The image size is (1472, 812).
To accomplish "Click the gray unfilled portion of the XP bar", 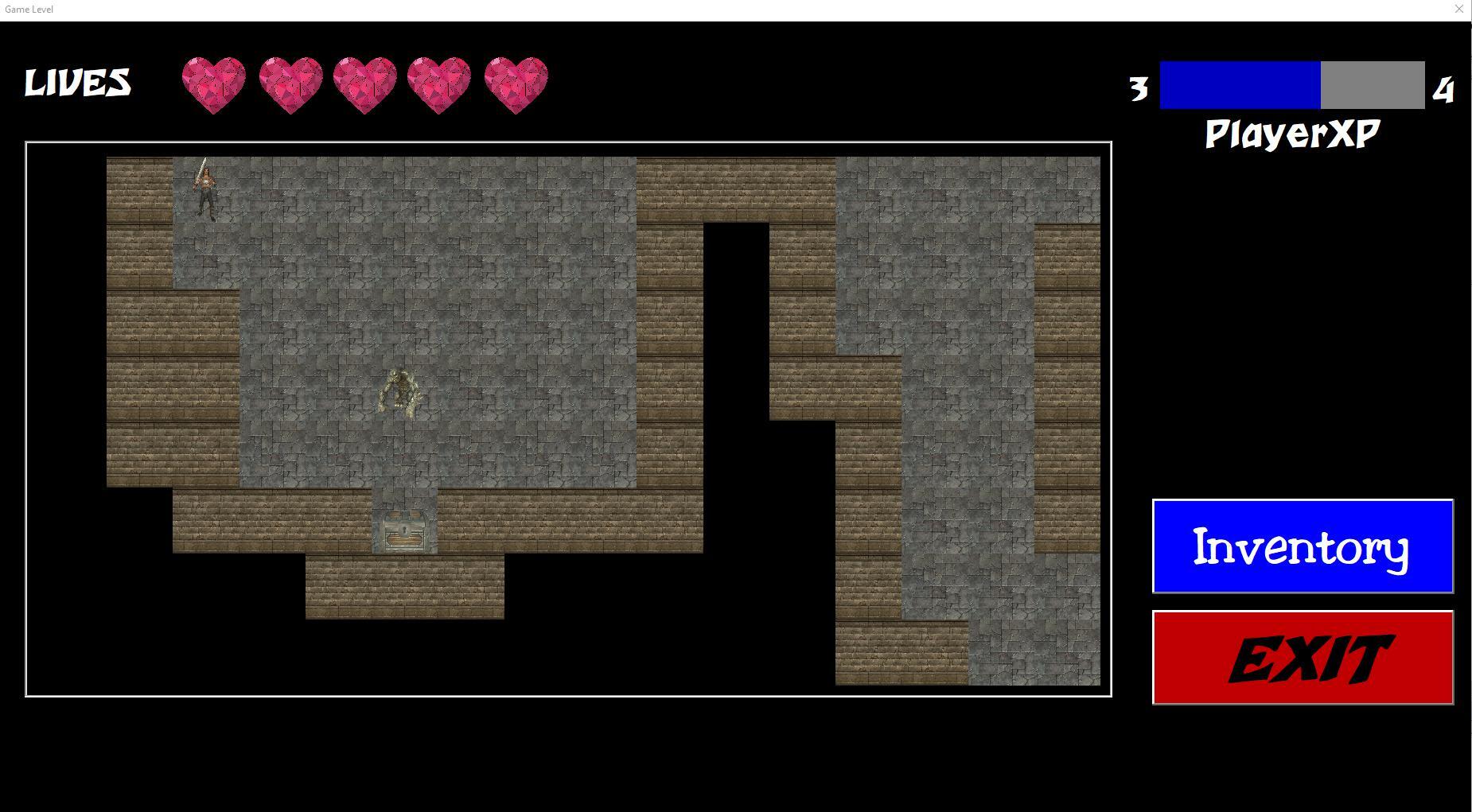I will coord(1373,84).
